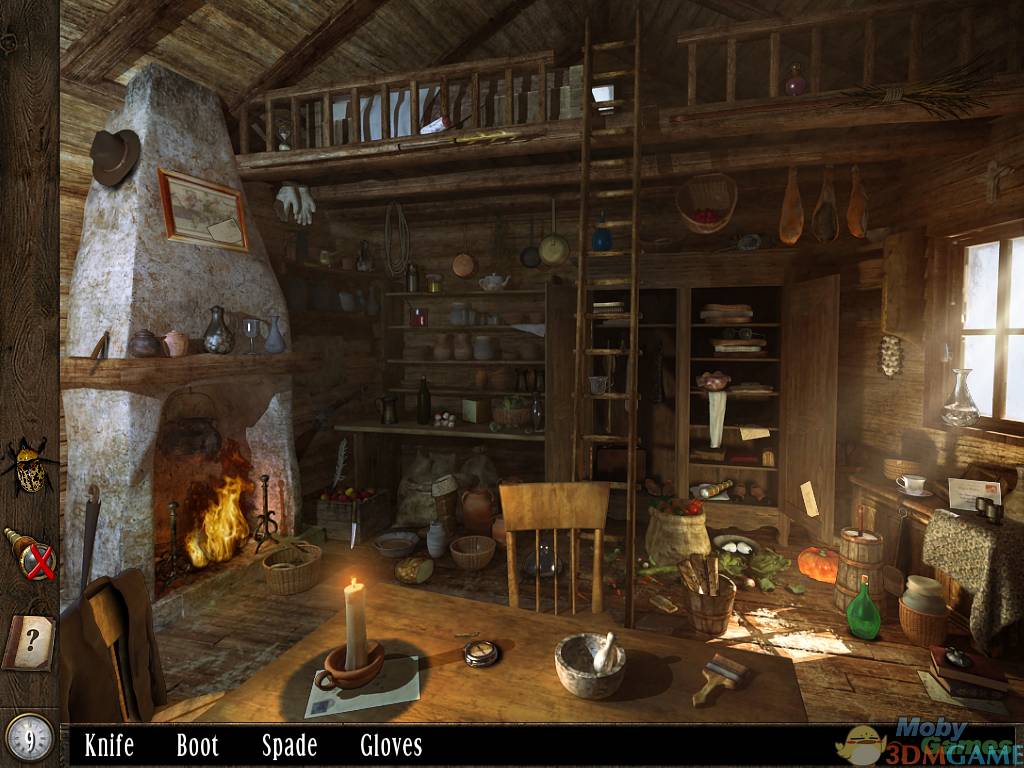Viewport: 1024px width, 768px height.
Task: Select Knife in the item list
Action: click(109, 745)
